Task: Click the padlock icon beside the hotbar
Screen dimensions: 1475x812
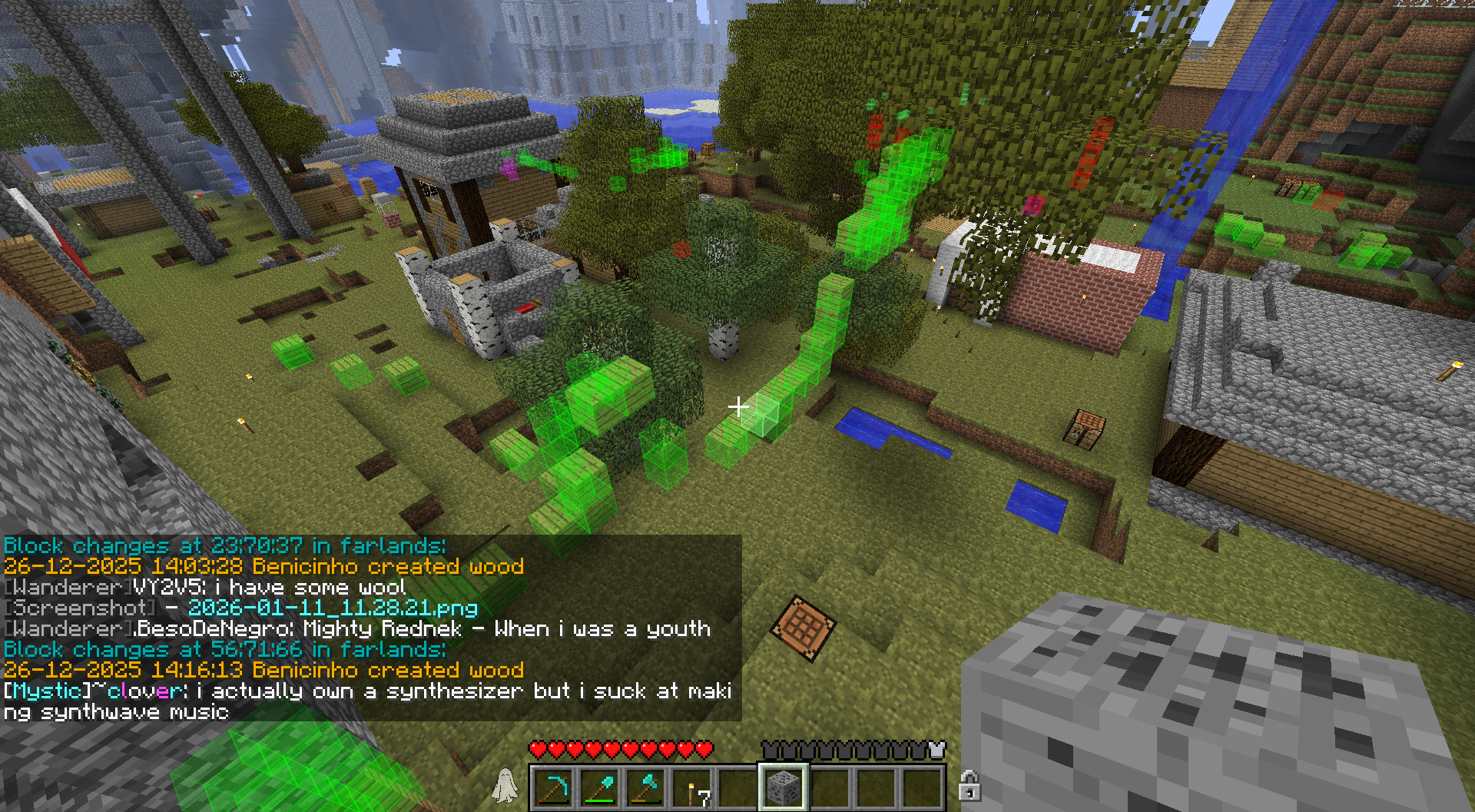Action: [x=969, y=786]
